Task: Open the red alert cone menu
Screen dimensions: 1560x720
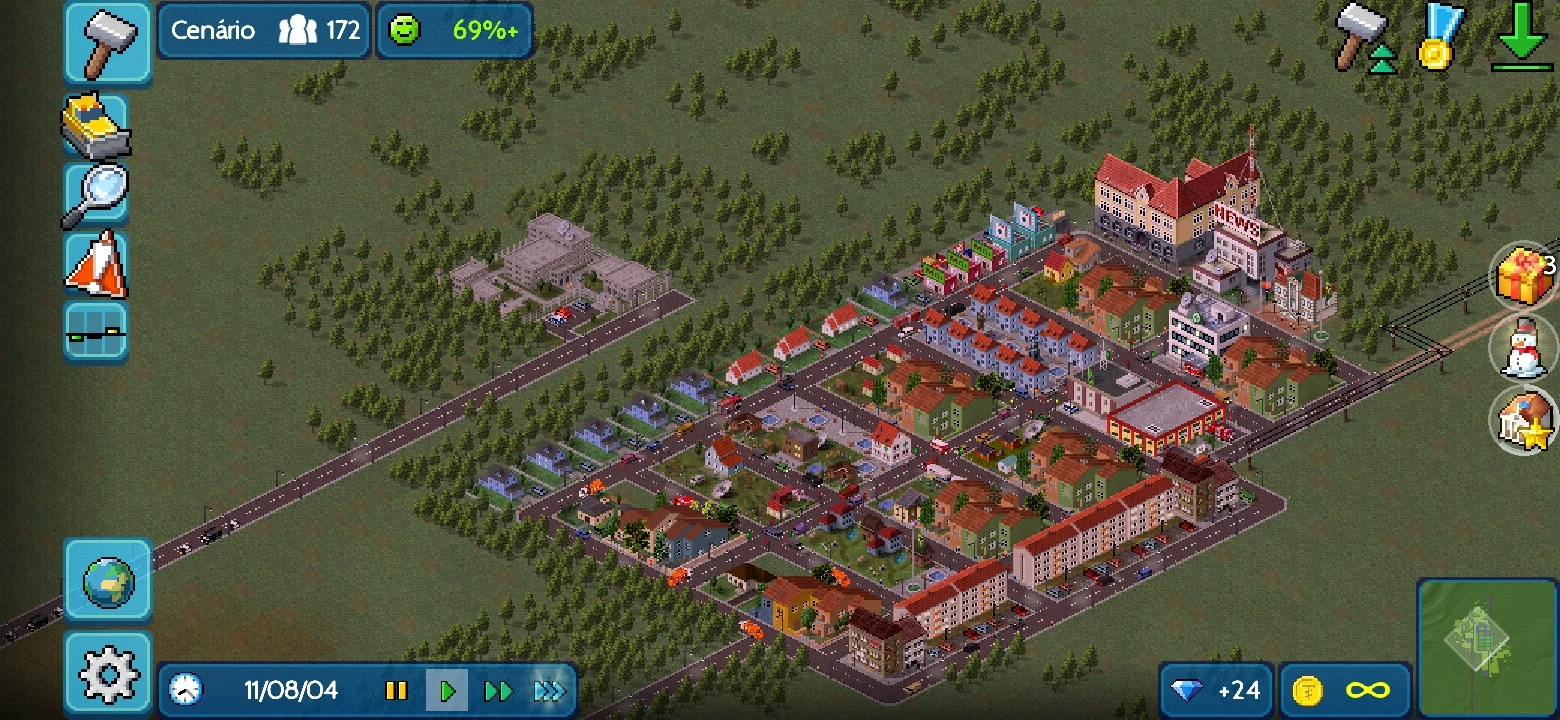Action: coord(95,263)
